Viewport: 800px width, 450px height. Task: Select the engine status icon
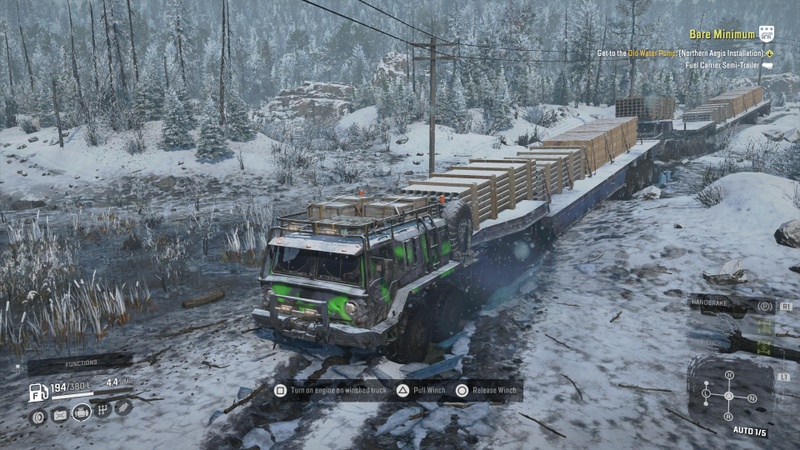pos(81,412)
